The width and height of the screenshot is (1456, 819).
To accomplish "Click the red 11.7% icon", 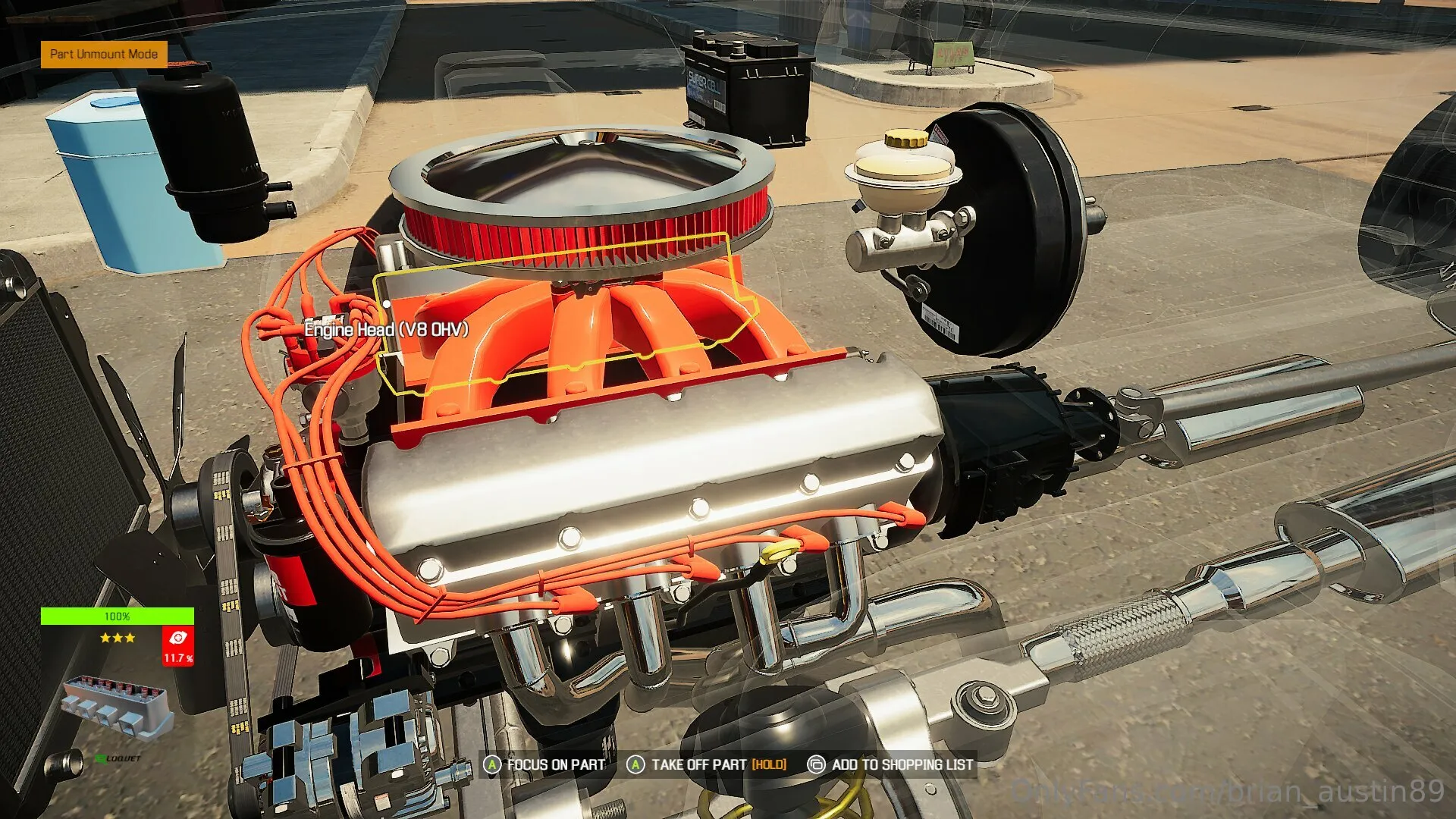I will click(x=178, y=646).
